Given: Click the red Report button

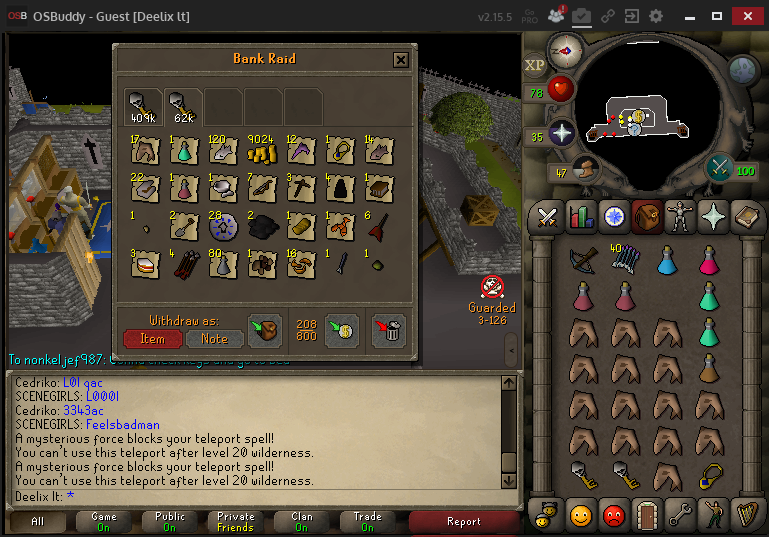Looking at the screenshot, I should (463, 521).
